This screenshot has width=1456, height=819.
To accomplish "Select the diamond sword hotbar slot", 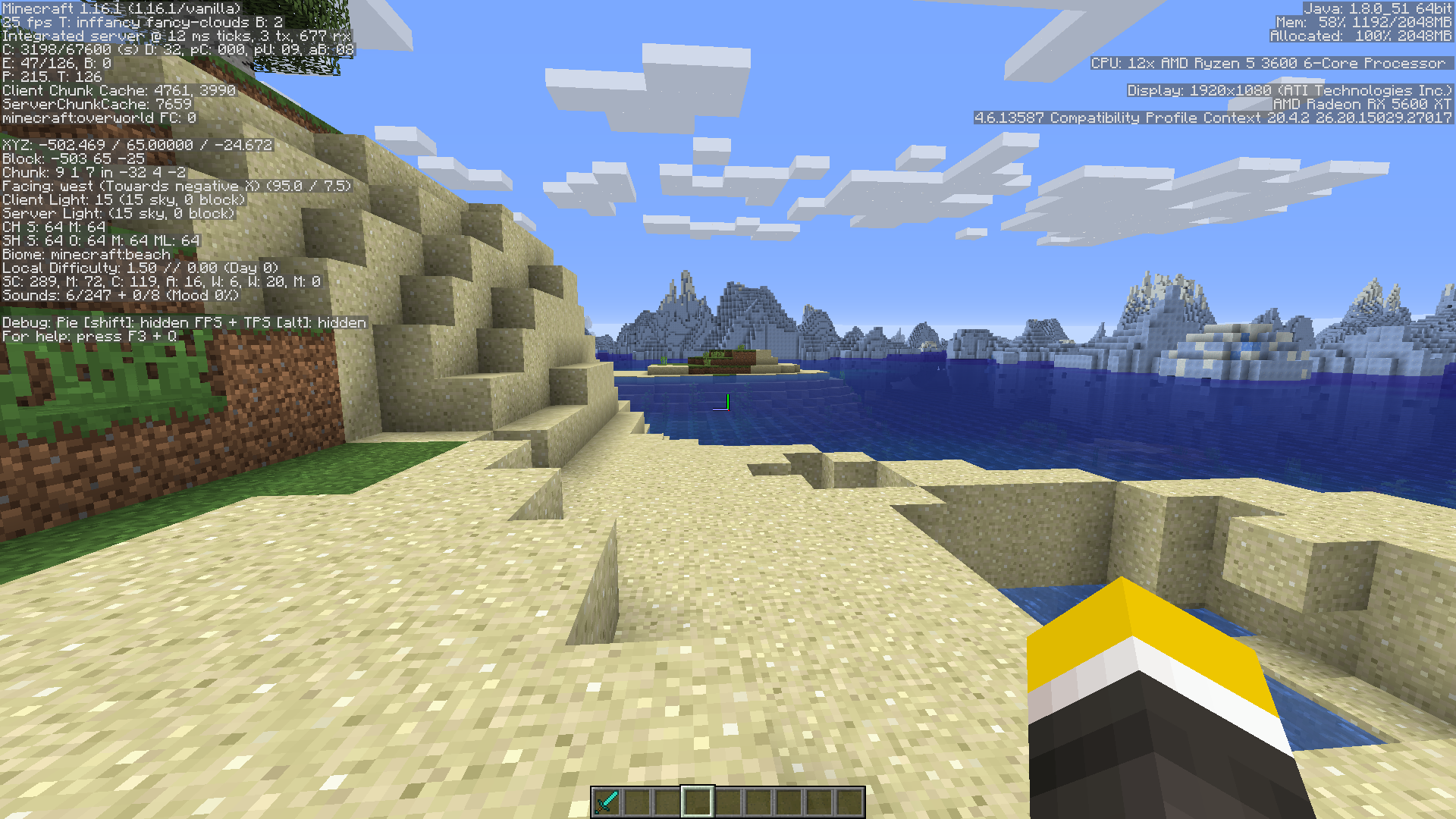I will point(607,802).
